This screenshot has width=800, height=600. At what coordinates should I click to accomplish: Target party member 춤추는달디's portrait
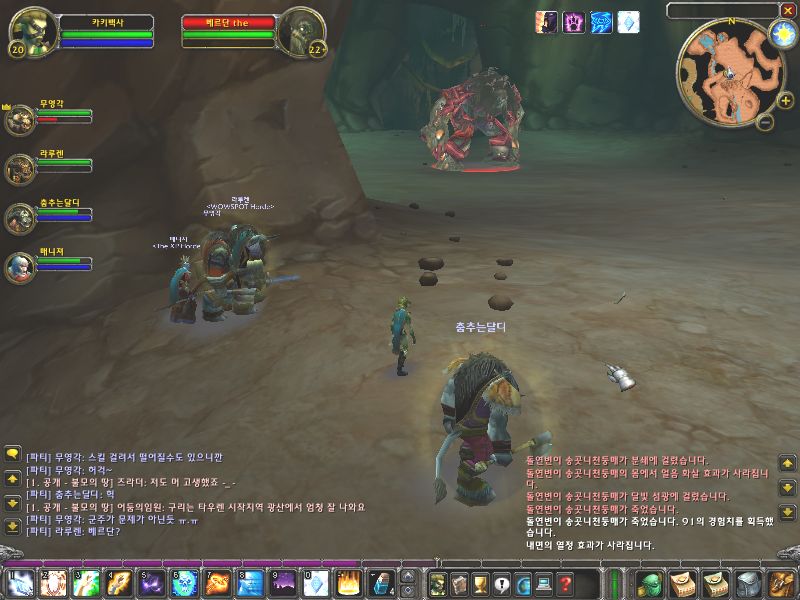pyautogui.click(x=19, y=217)
